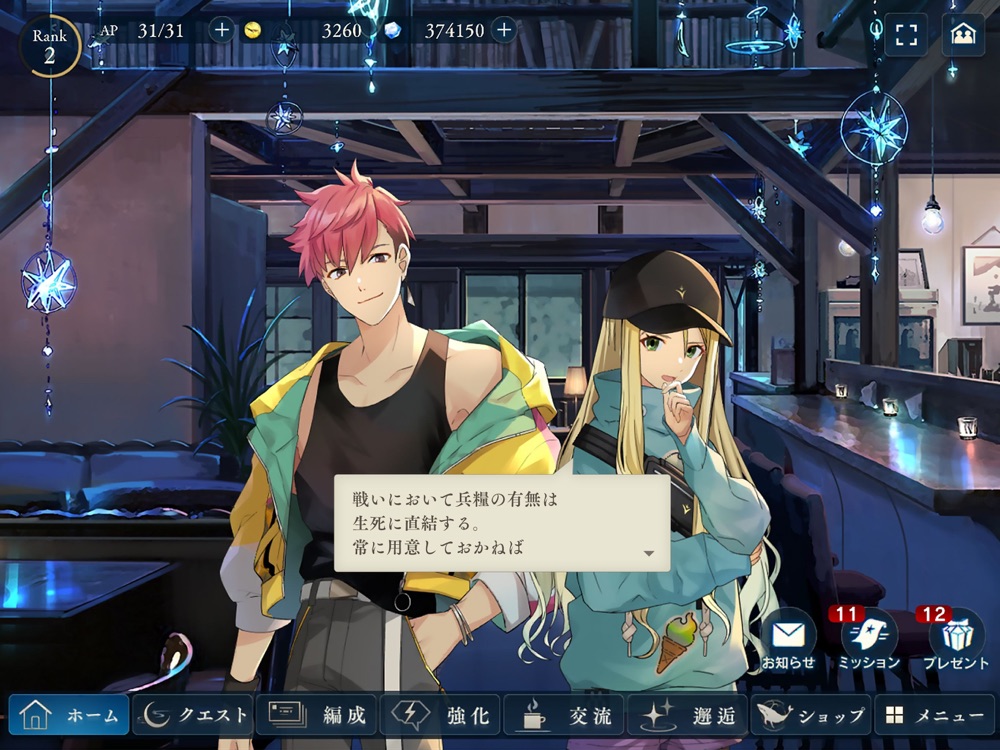This screenshot has height=750, width=1000.
Task: Toggle the fullscreen bracket icon
Action: (906, 35)
